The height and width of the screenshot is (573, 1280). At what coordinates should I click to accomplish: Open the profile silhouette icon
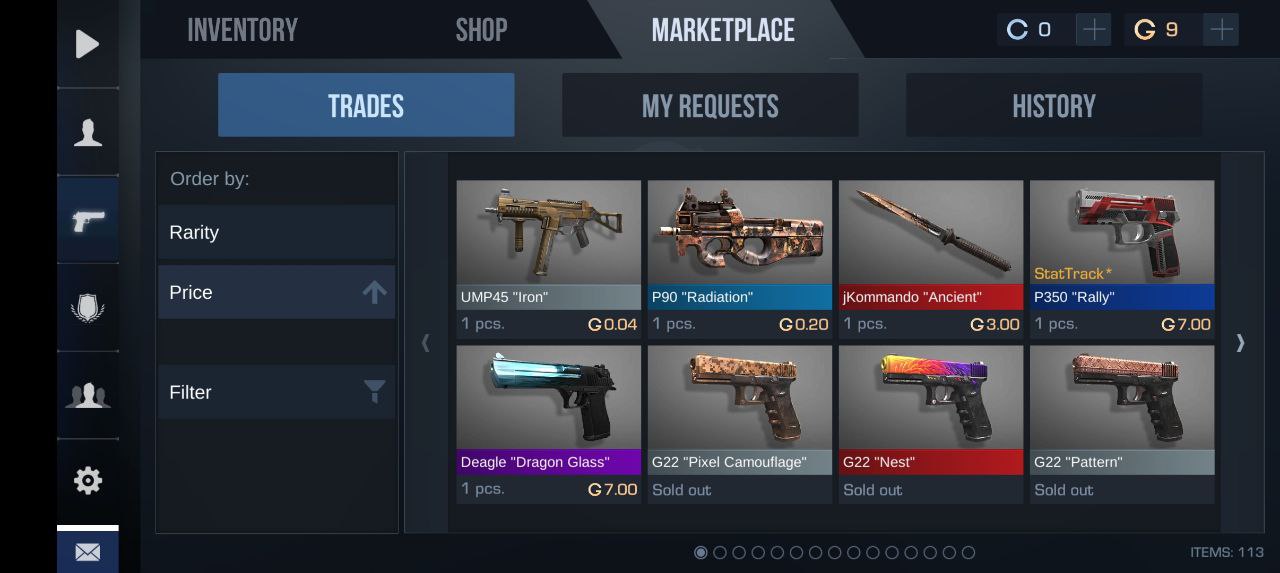[x=88, y=132]
